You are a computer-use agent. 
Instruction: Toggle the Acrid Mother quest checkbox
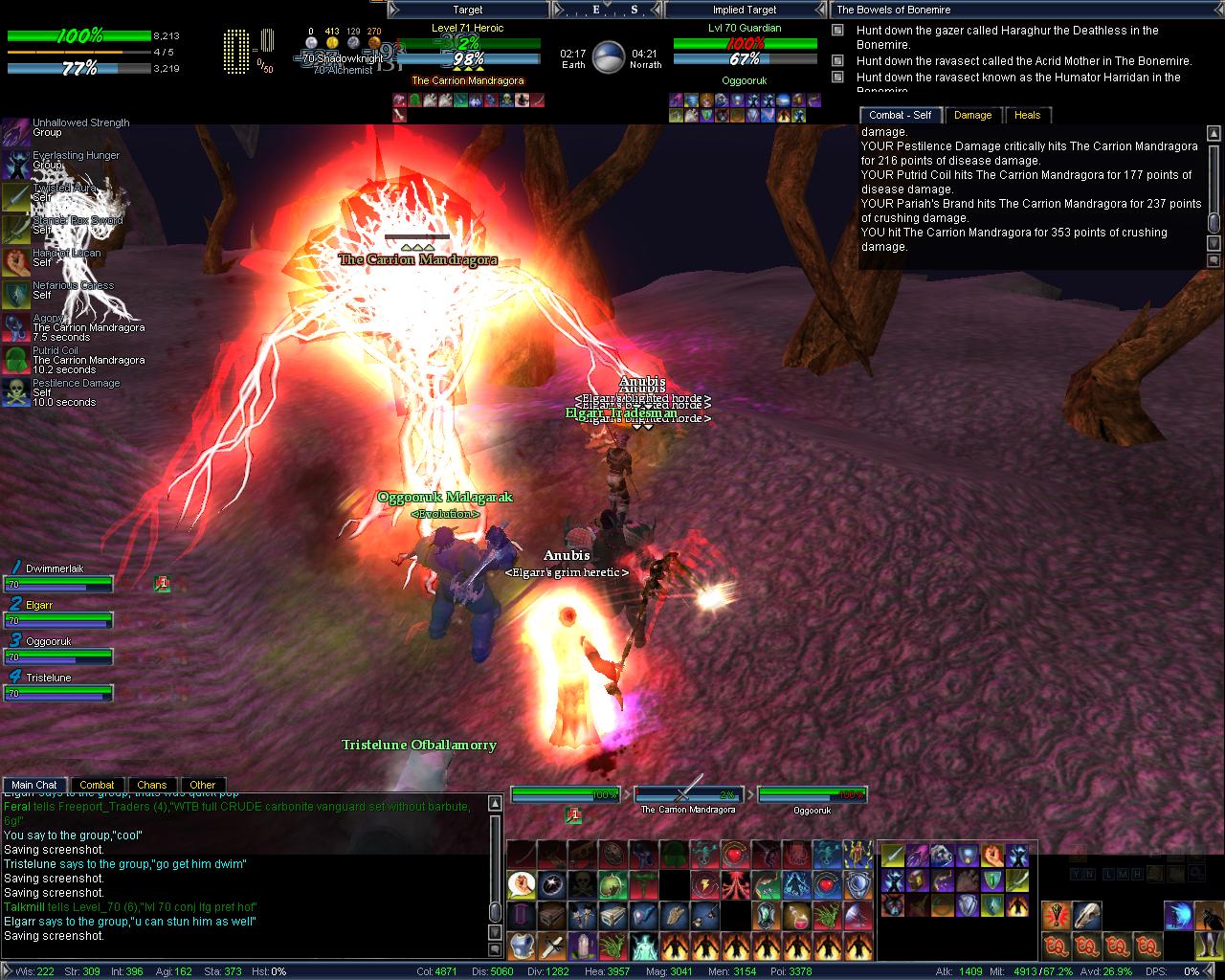tap(837, 61)
